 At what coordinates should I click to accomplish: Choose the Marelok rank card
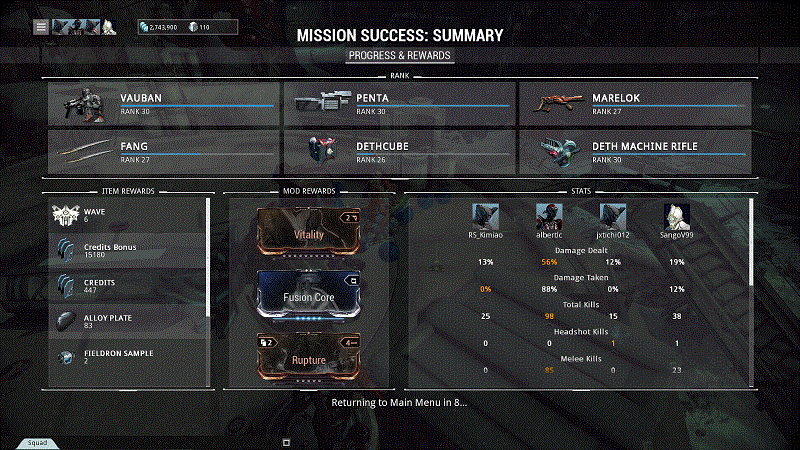click(x=635, y=104)
